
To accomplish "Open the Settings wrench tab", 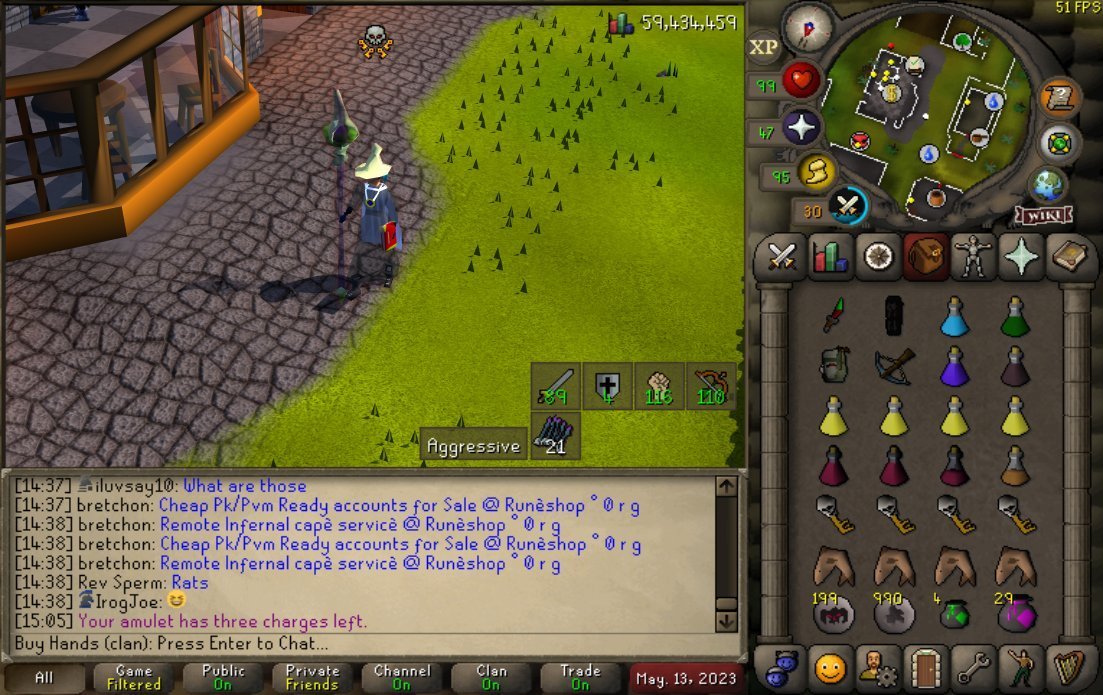I will pyautogui.click(x=972, y=667).
